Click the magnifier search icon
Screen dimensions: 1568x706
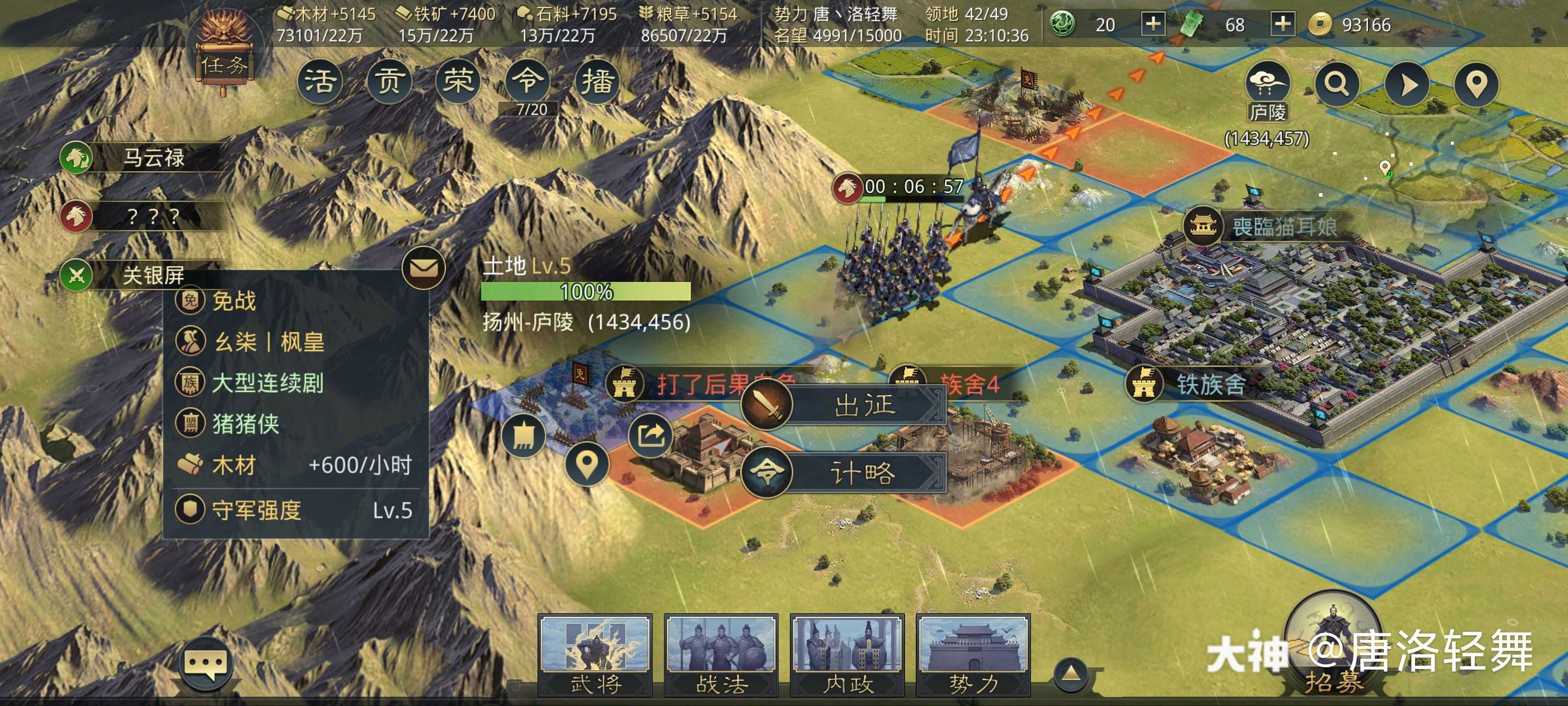[1337, 84]
